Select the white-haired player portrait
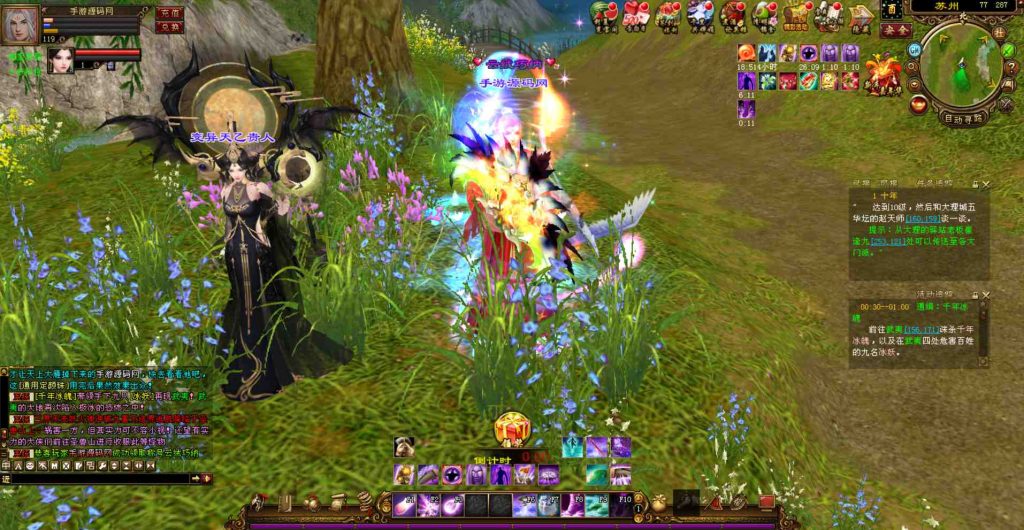The height and width of the screenshot is (530, 1024). click(20, 25)
